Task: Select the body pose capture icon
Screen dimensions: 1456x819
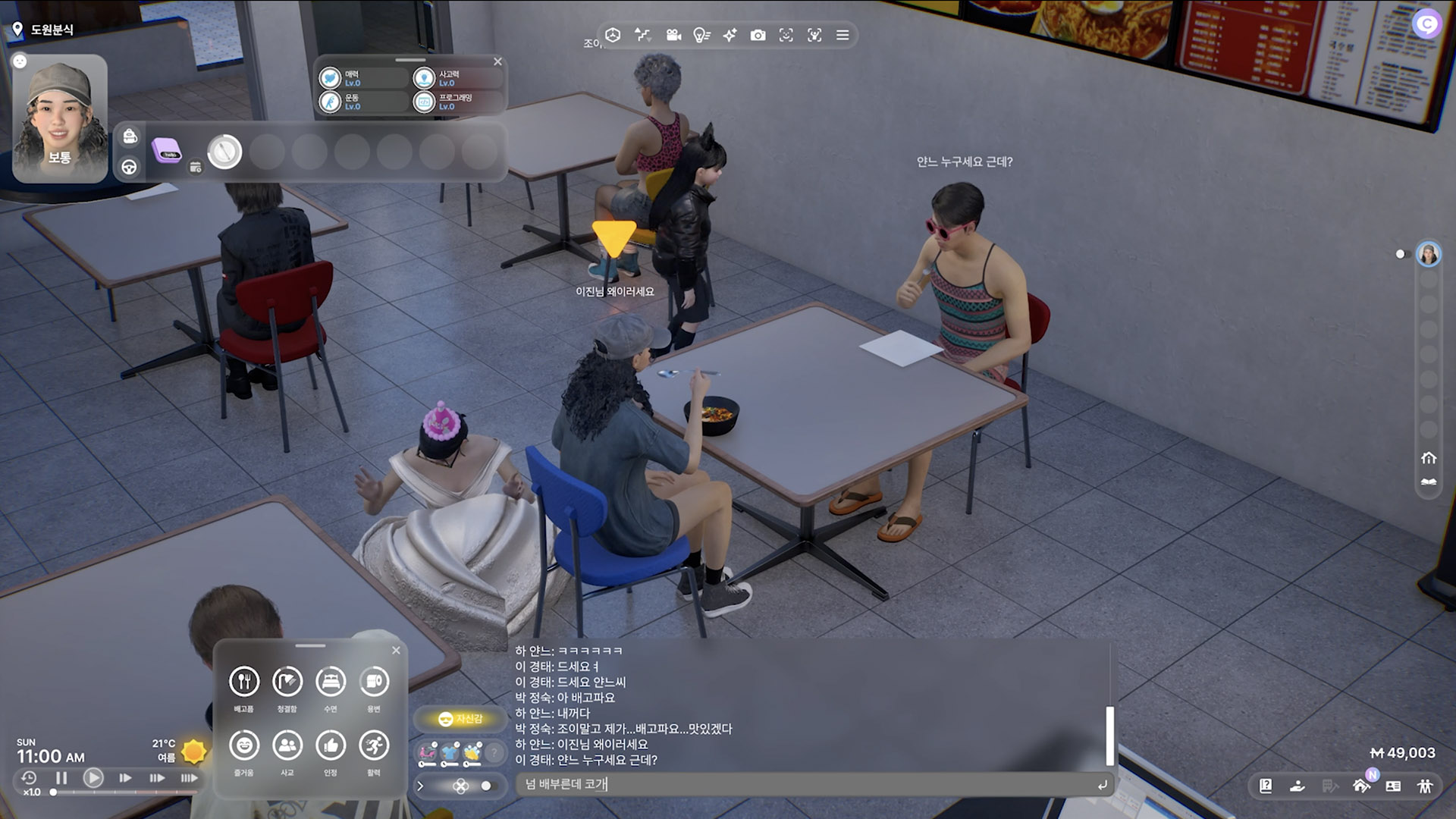Action: (x=814, y=35)
